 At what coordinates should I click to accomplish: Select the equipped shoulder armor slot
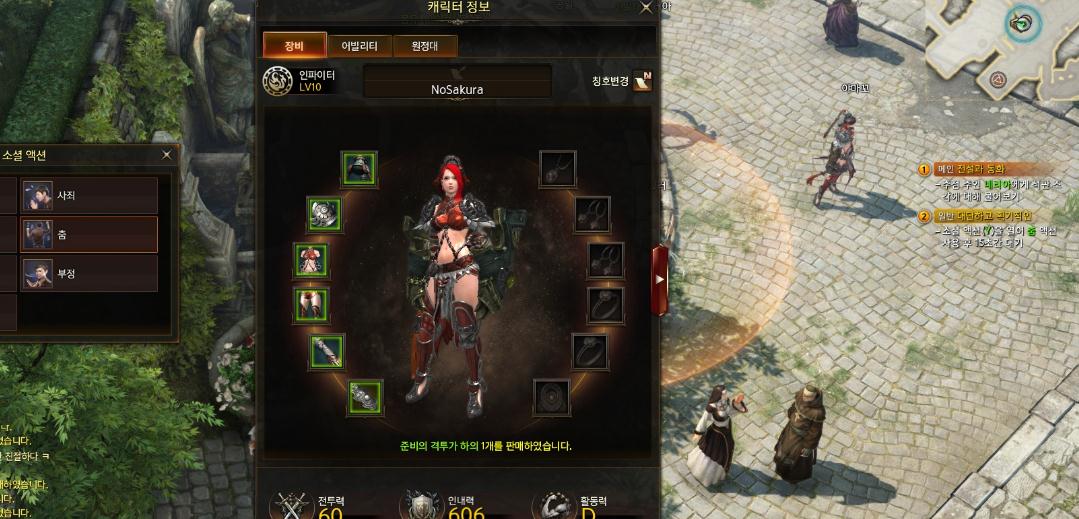[324, 212]
